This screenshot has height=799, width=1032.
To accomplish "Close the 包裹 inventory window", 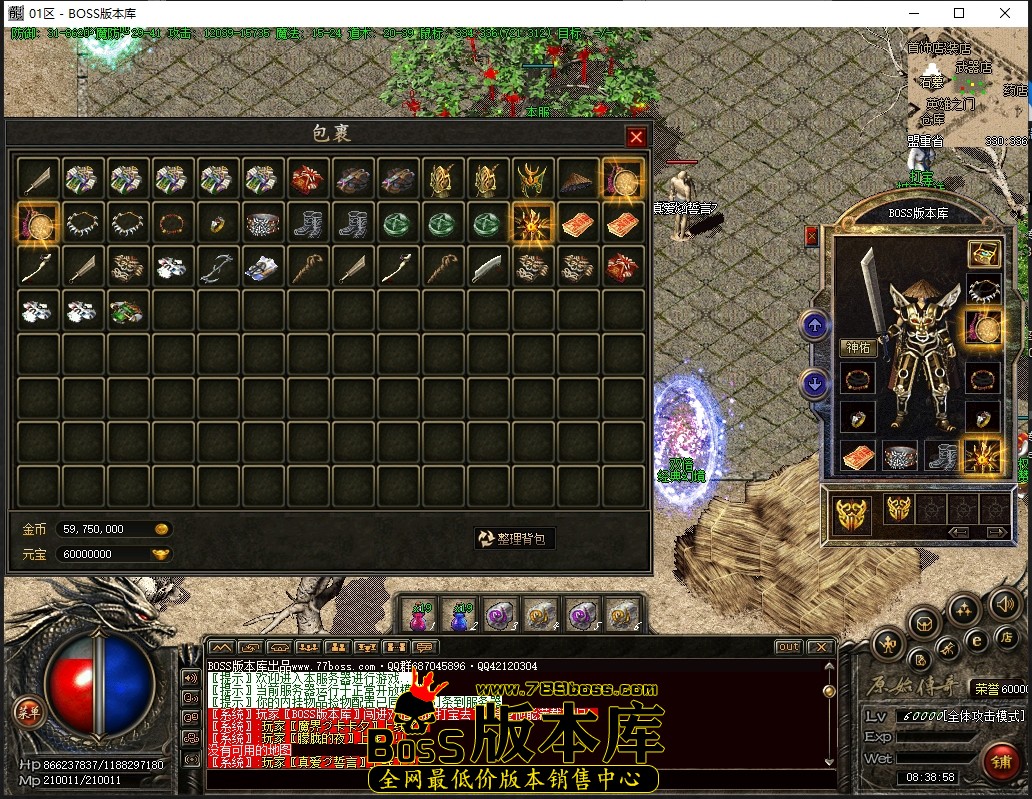I will pos(636,137).
